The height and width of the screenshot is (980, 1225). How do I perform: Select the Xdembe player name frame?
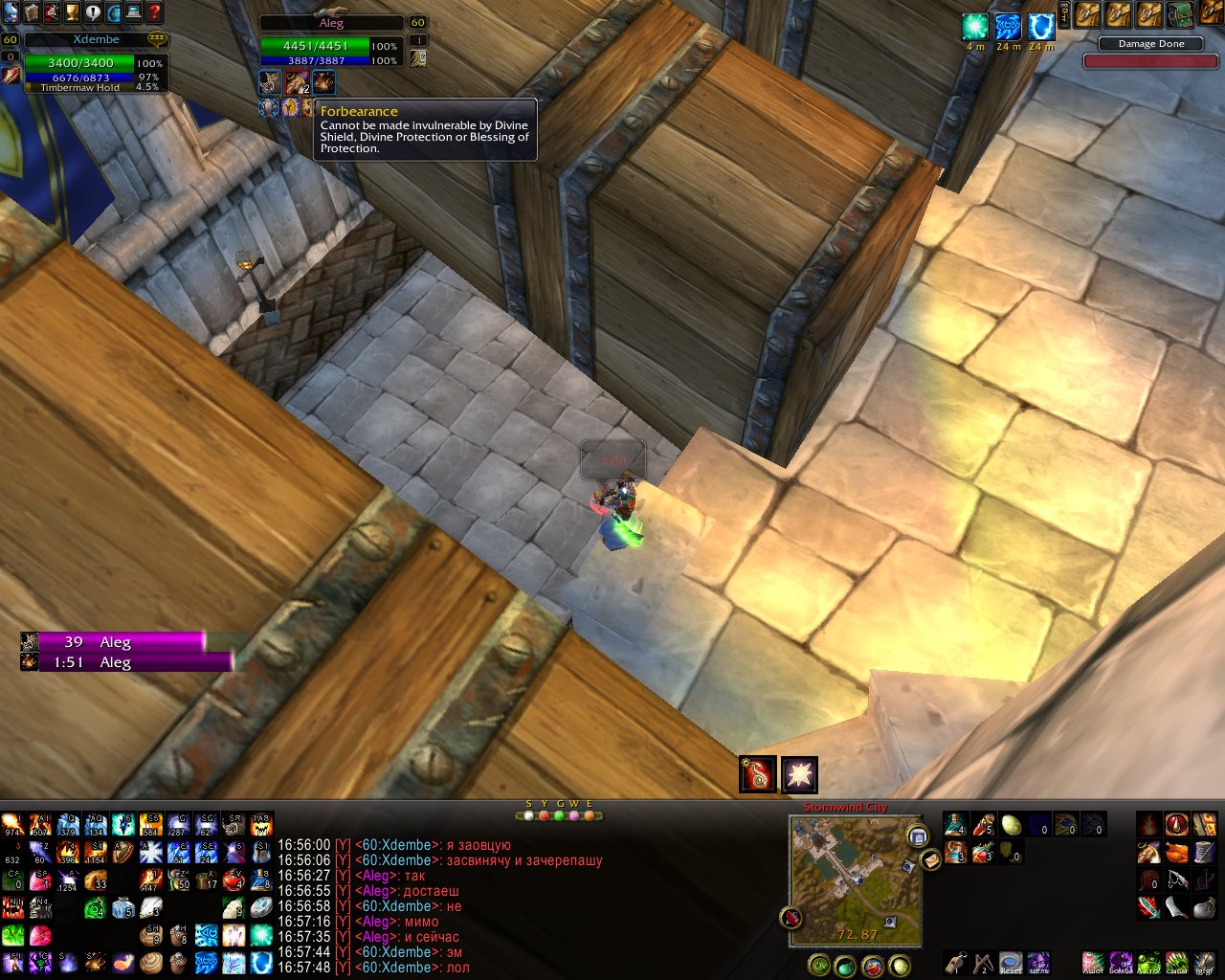click(x=96, y=40)
